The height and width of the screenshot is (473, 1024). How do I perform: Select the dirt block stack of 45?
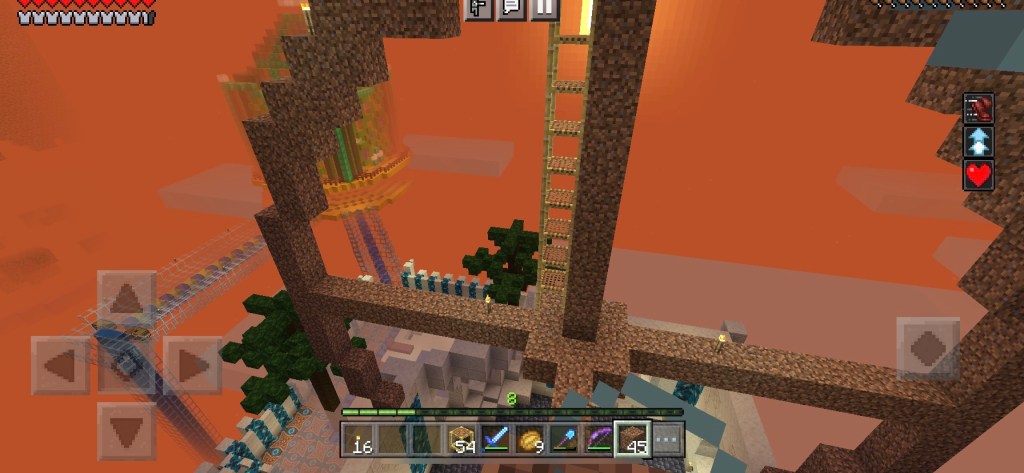632,438
